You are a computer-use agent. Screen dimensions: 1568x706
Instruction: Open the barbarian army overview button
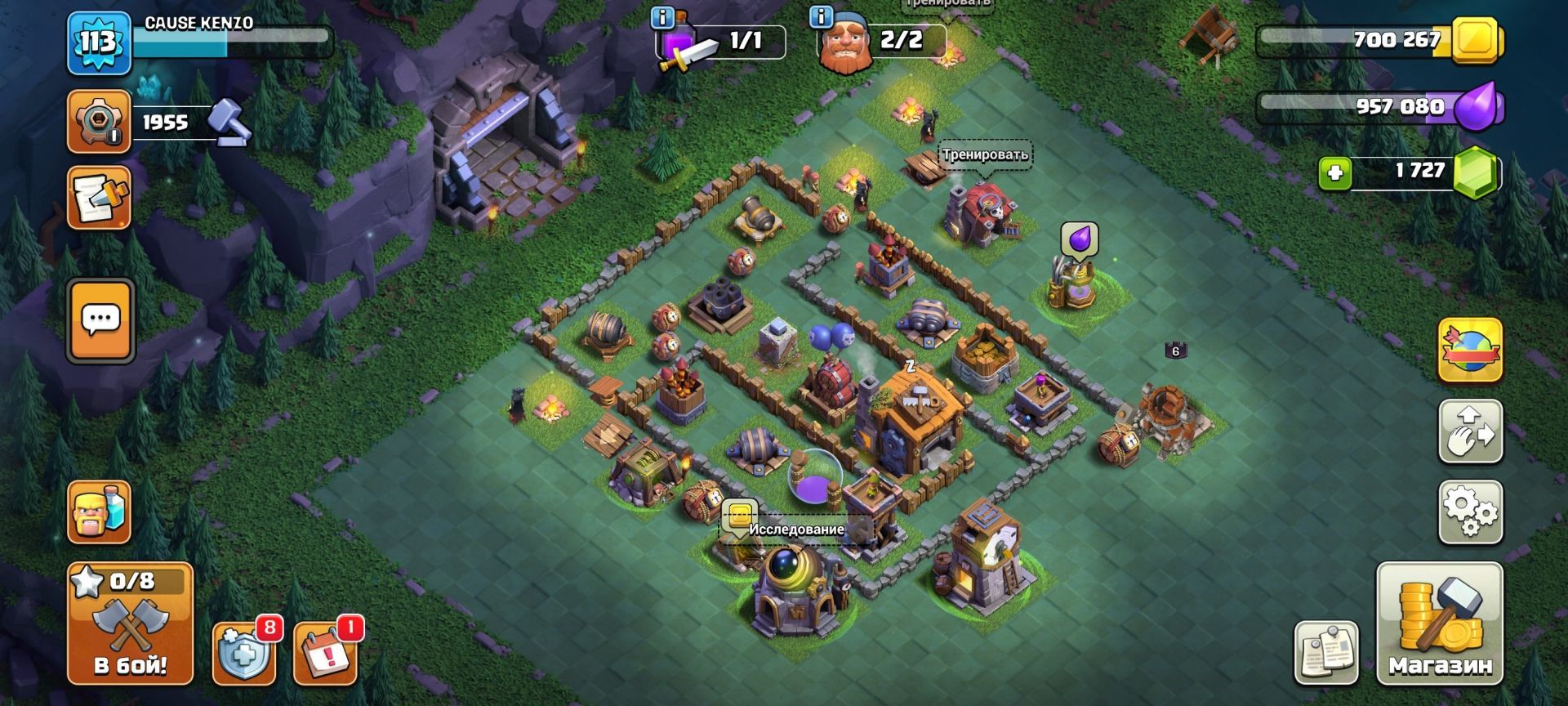point(99,512)
